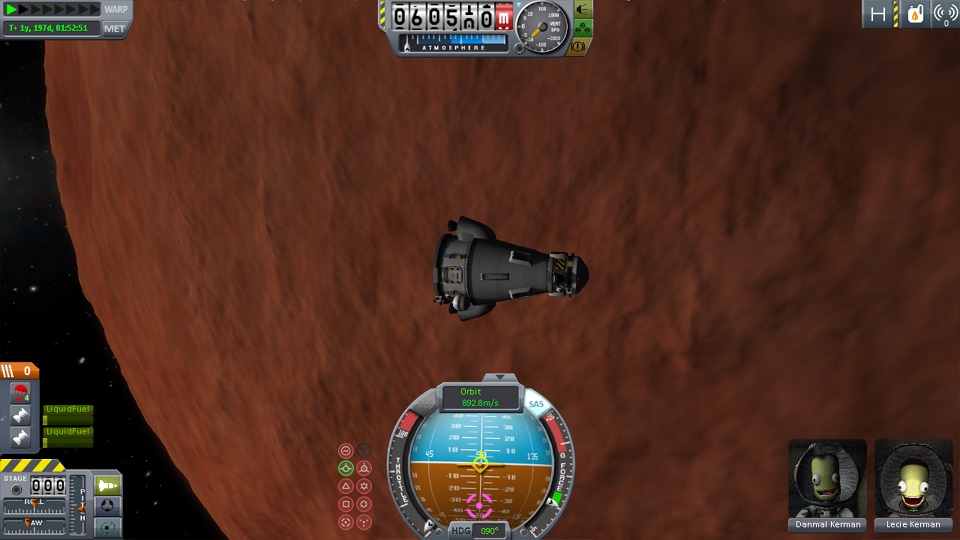Activate the parachute stage icon
The image size is (960, 540).
tap(20, 391)
